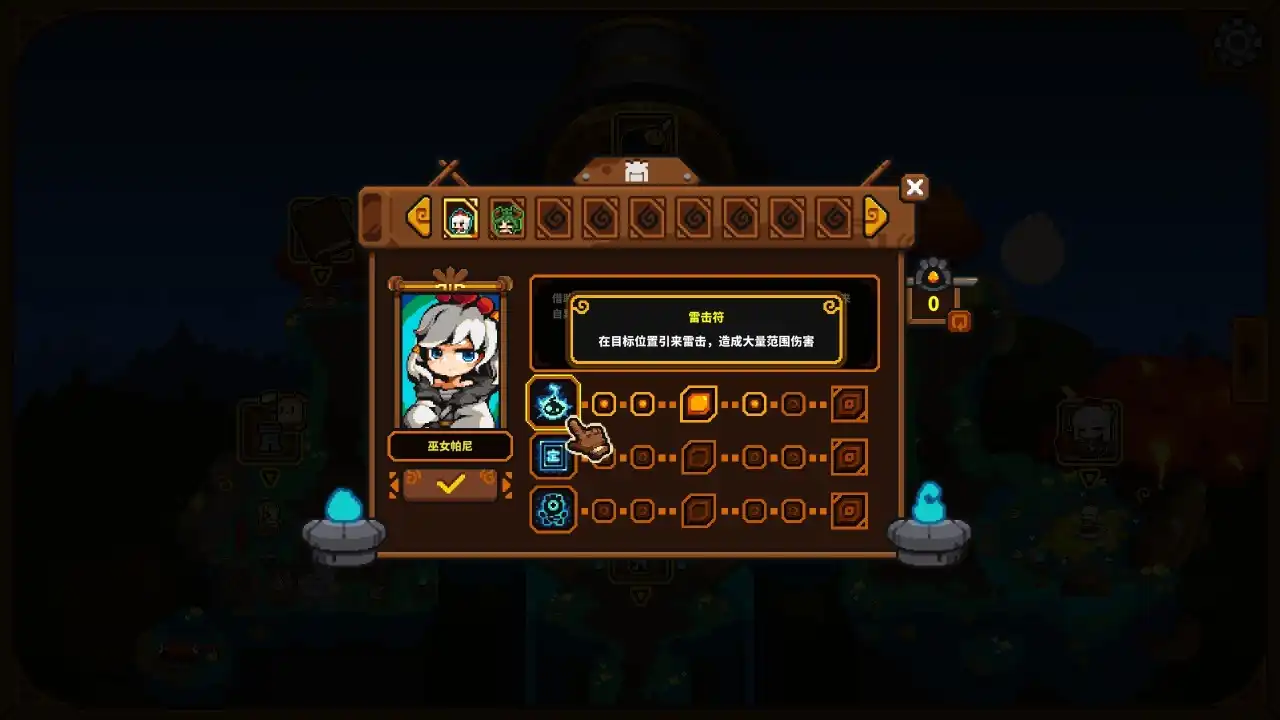
Task: Click the right golden navigation arrow
Action: point(874,216)
